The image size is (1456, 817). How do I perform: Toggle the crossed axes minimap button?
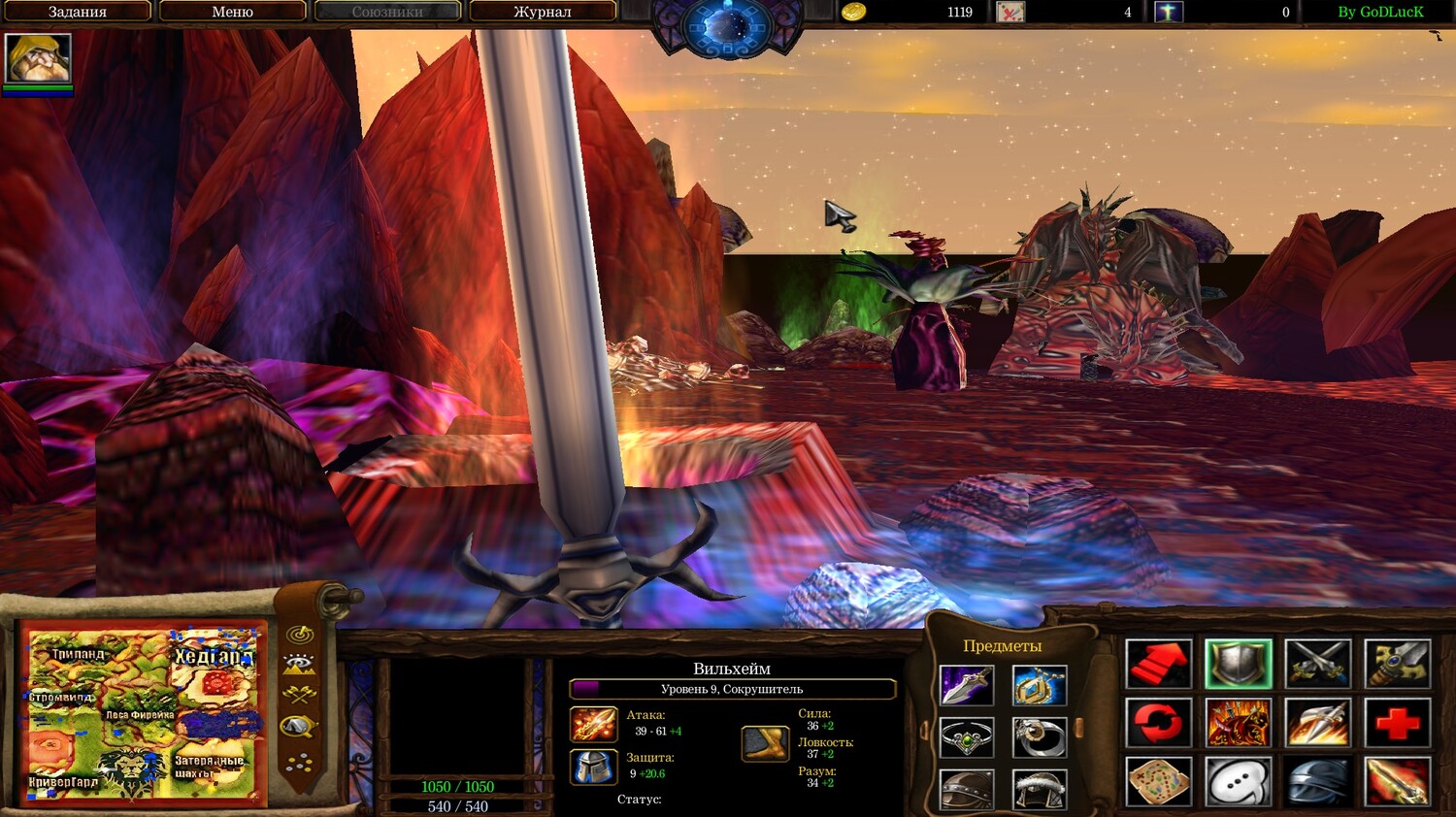(x=299, y=695)
